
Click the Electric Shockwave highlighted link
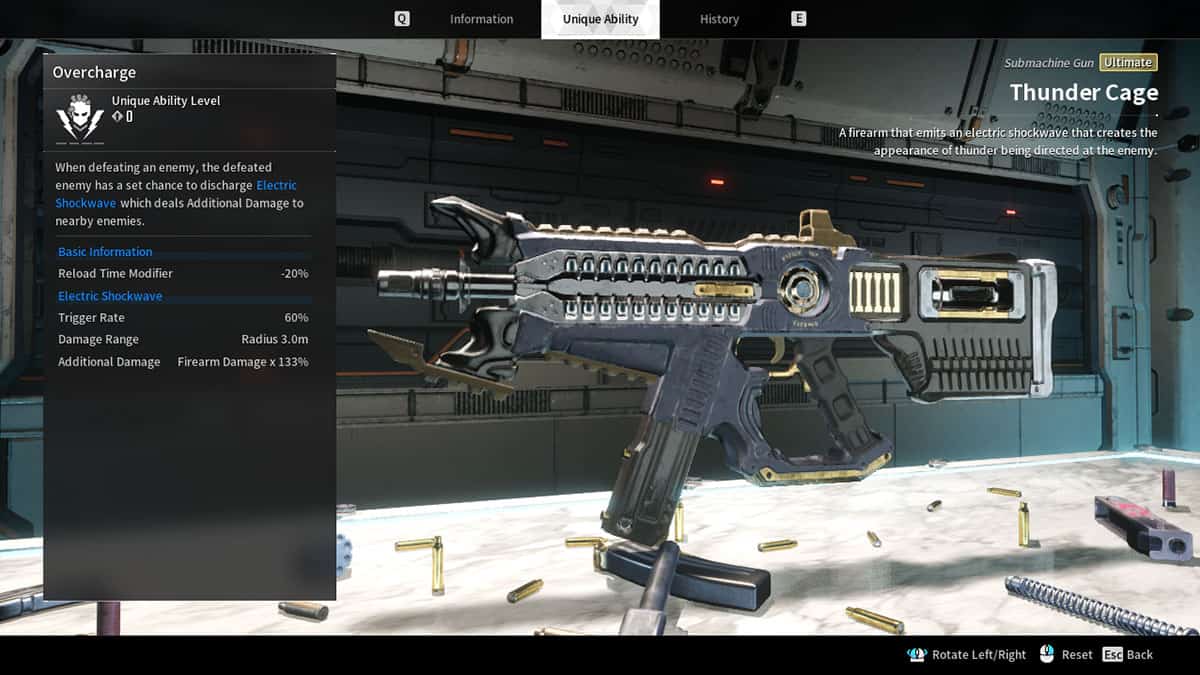coord(276,186)
